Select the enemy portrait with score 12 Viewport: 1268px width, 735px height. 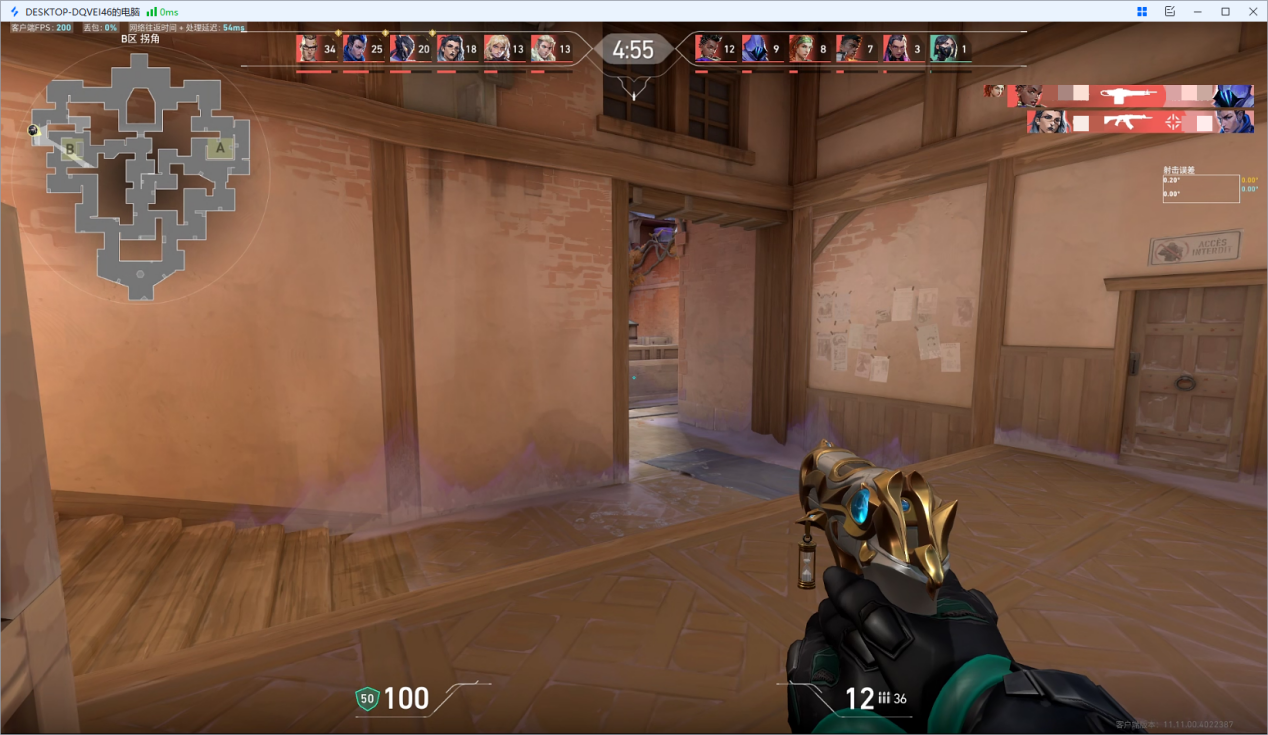coord(708,48)
